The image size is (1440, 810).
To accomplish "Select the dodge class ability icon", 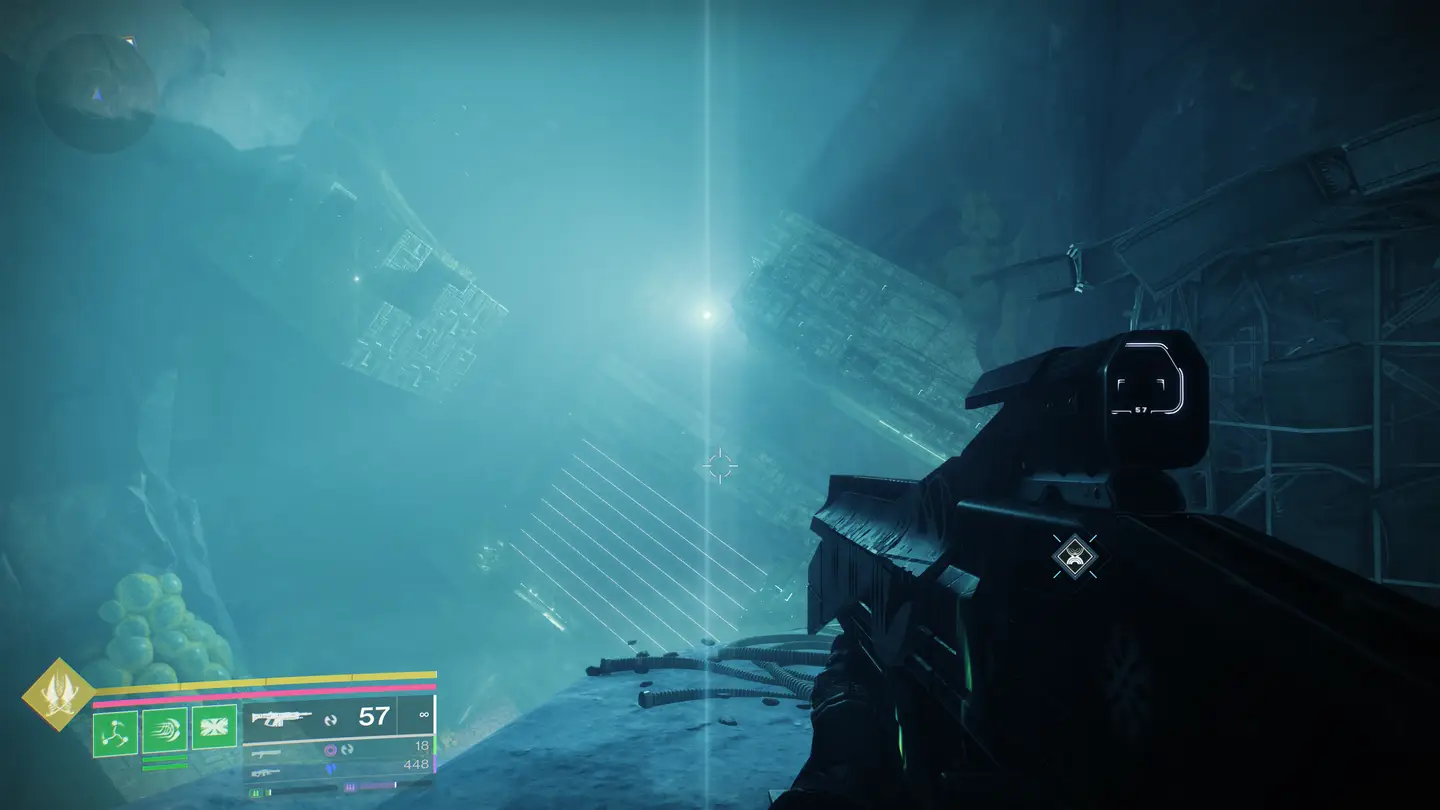I will 214,725.
